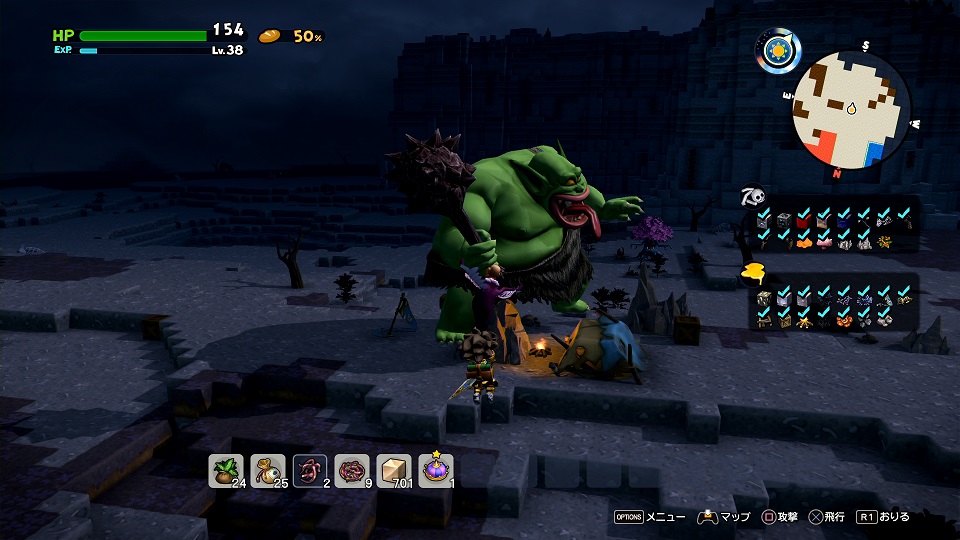Viewport: 960px width, 540px height.
Task: Open the yellow splat checklist panel icon
Action: click(x=752, y=276)
